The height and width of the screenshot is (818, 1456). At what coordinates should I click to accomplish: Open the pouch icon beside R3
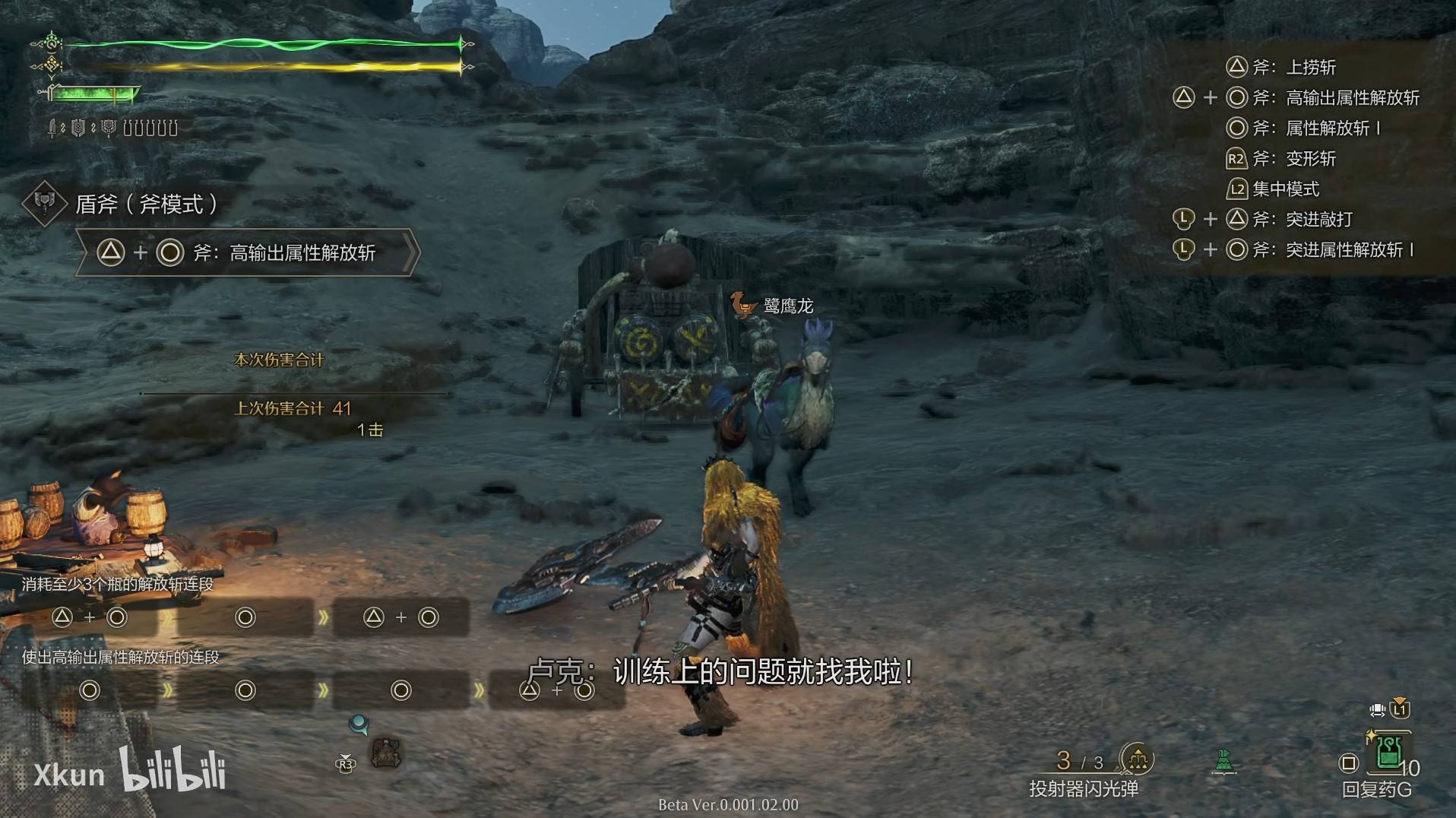(386, 753)
